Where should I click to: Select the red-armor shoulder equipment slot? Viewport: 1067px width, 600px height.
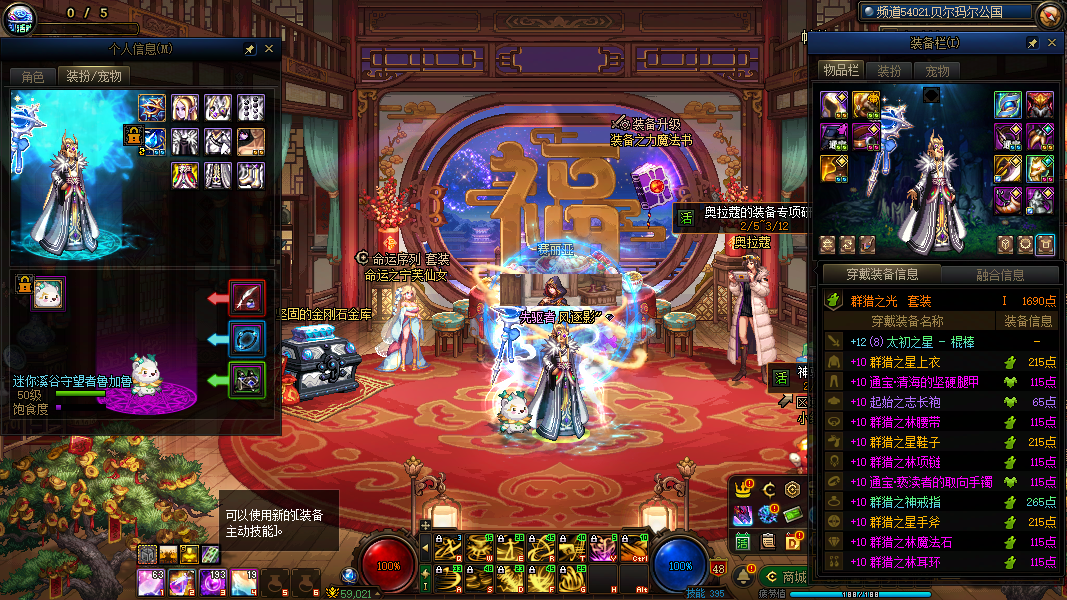pos(1040,104)
